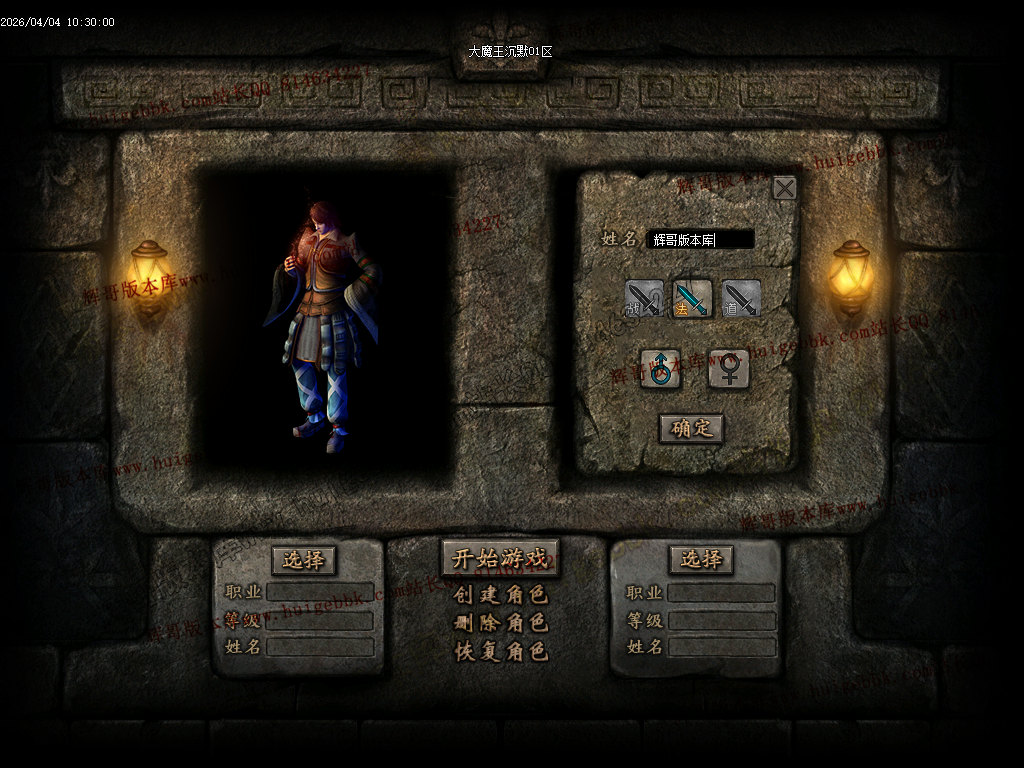Pick the taoist class icon 道
The width and height of the screenshot is (1024, 768).
coord(741,299)
